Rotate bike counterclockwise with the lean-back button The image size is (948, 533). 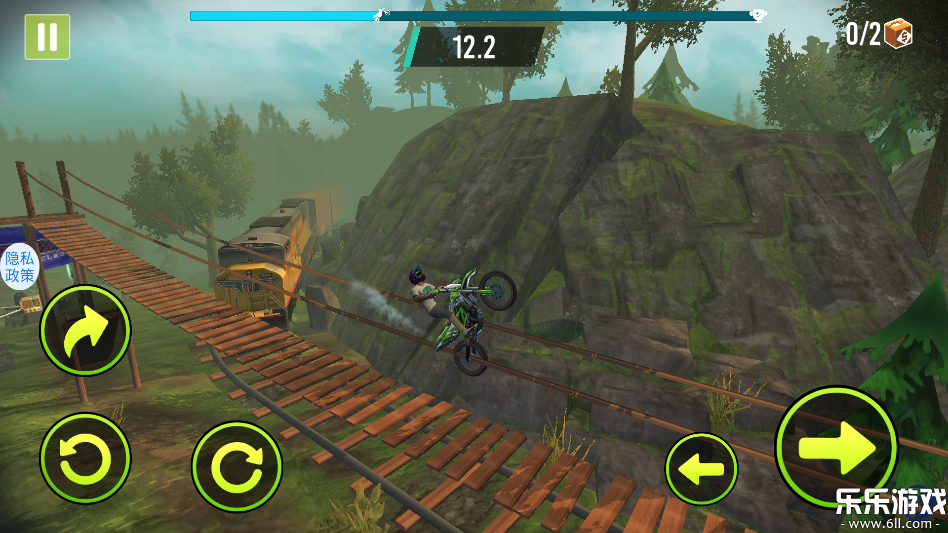85,458
